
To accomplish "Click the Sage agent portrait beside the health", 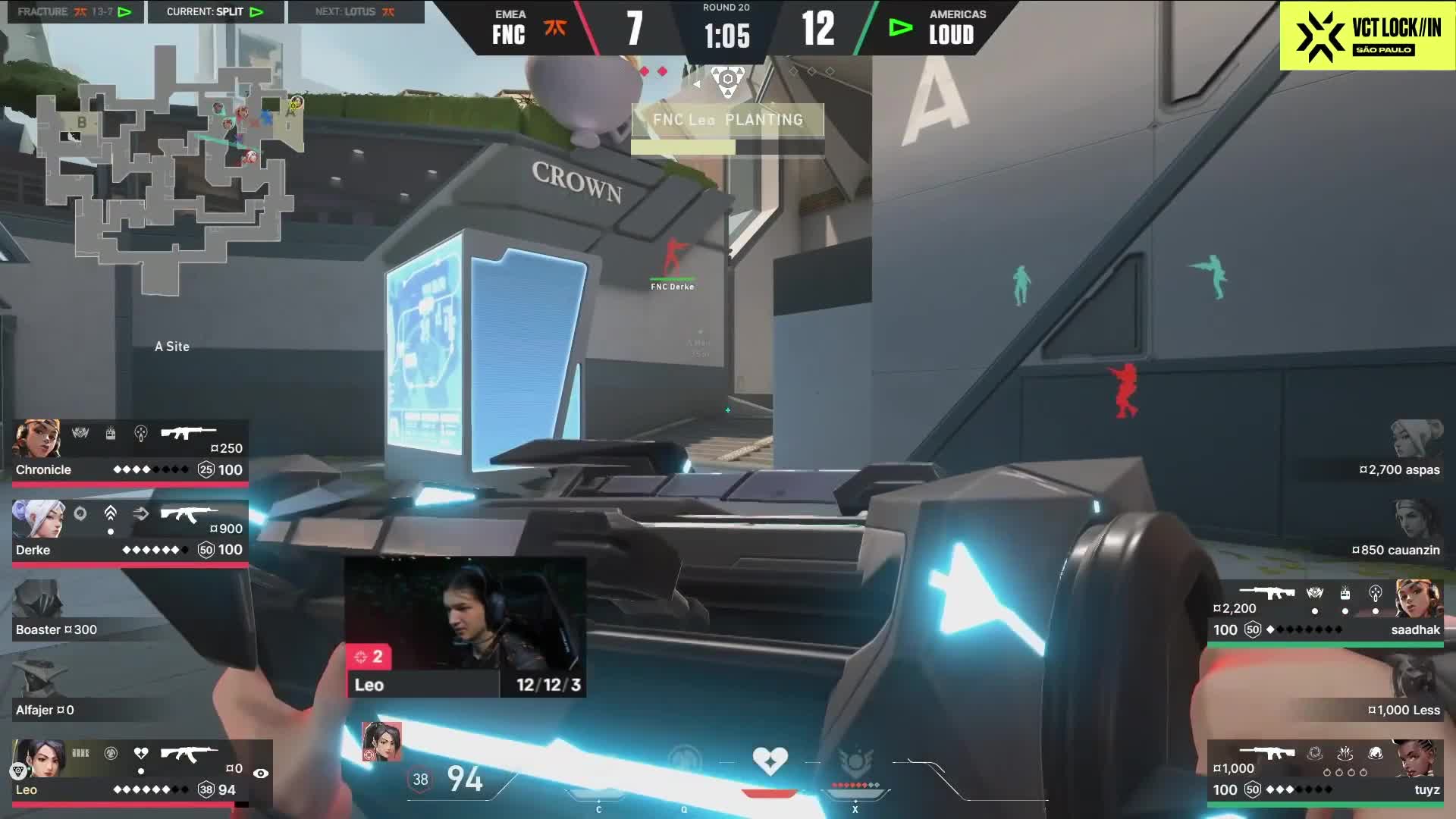I will tap(381, 741).
